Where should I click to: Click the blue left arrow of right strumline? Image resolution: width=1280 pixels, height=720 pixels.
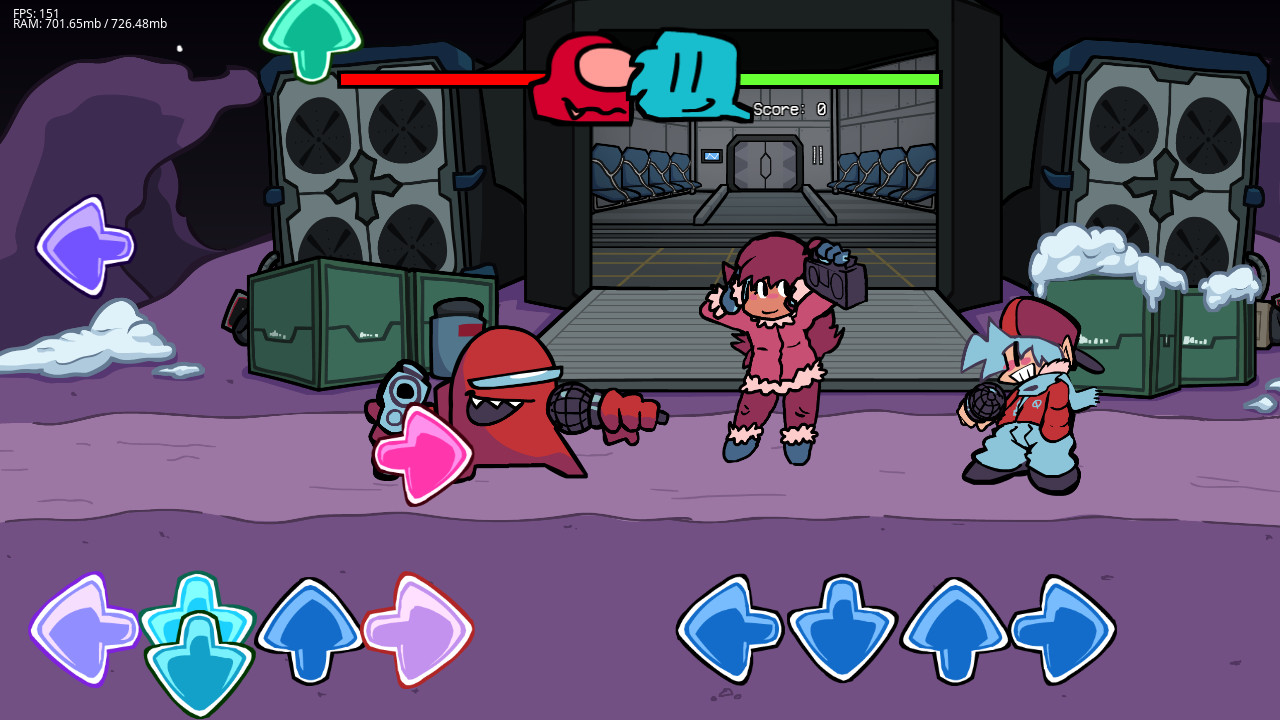[728, 630]
